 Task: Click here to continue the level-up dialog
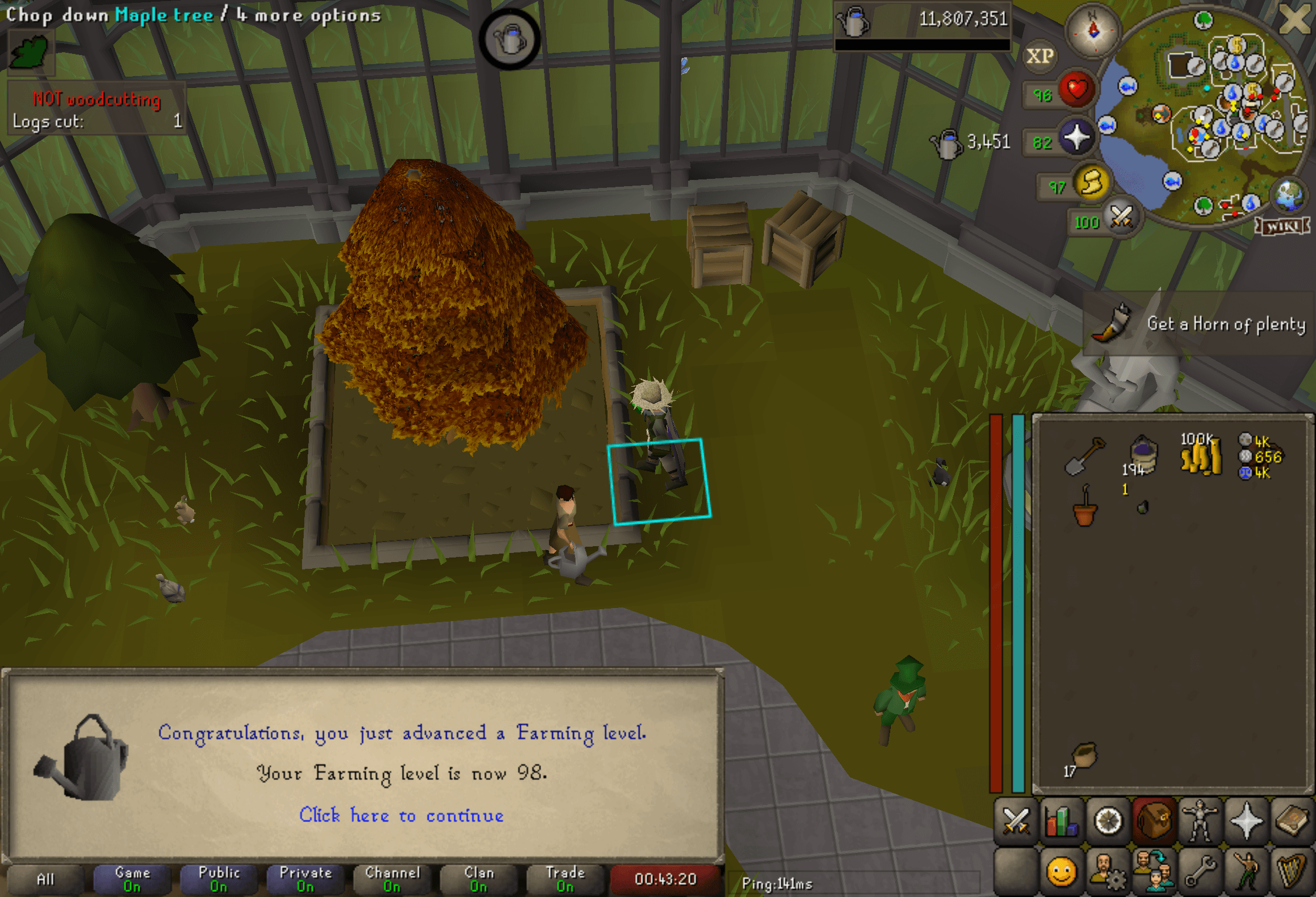(x=401, y=816)
